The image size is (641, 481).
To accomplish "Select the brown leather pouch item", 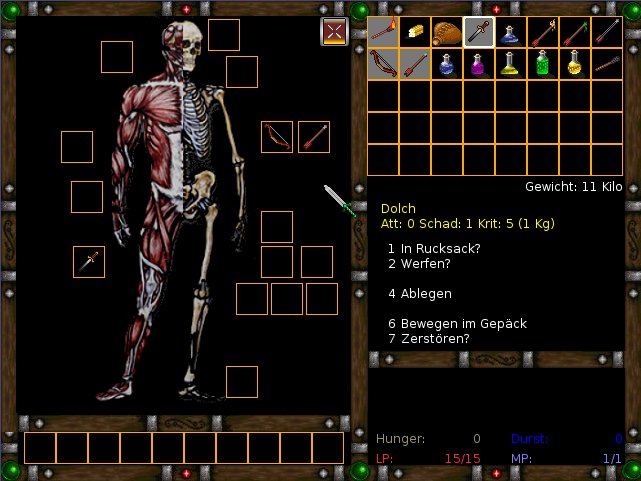I will (x=447, y=33).
